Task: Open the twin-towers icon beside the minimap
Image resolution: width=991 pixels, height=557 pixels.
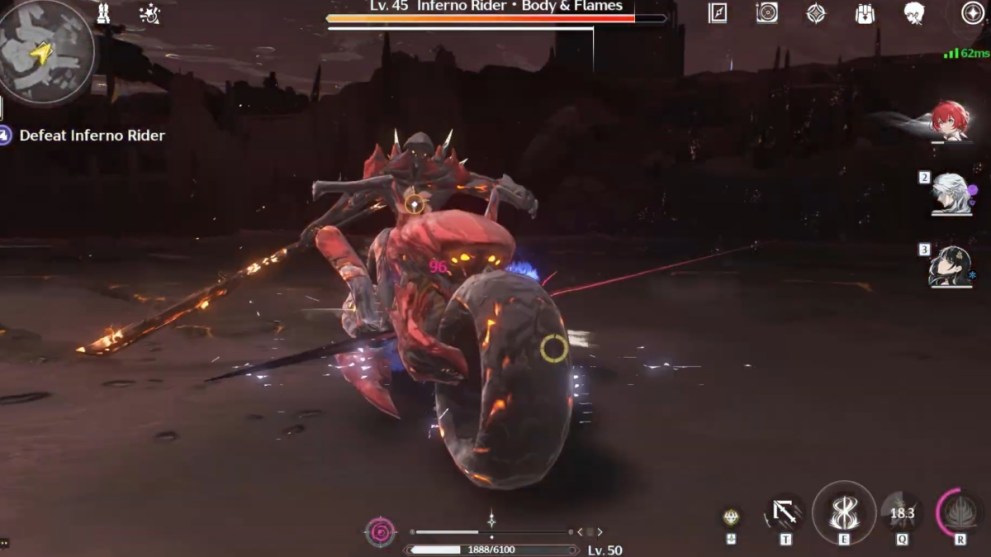Action: click(x=103, y=14)
